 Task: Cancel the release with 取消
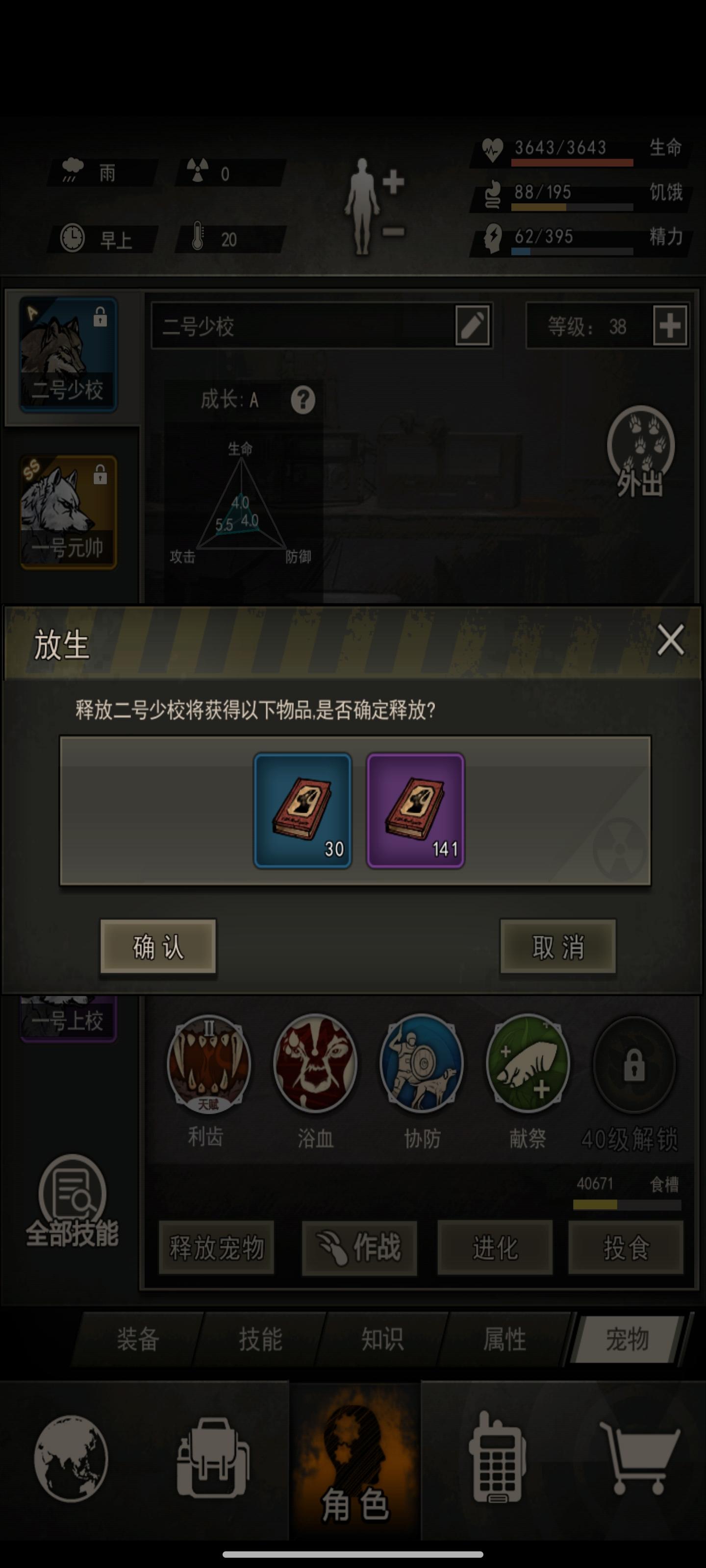pos(557,947)
